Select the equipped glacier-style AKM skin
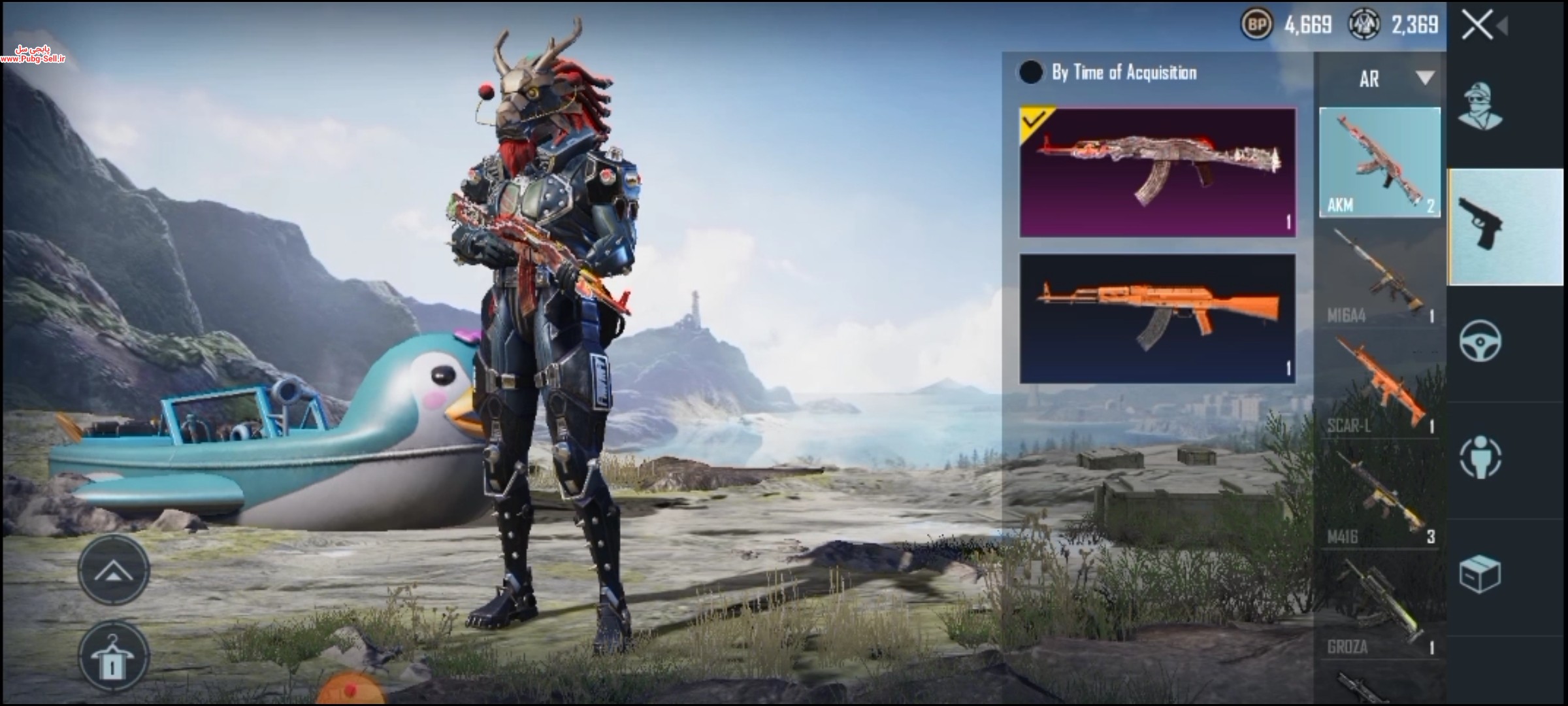 tap(1157, 172)
